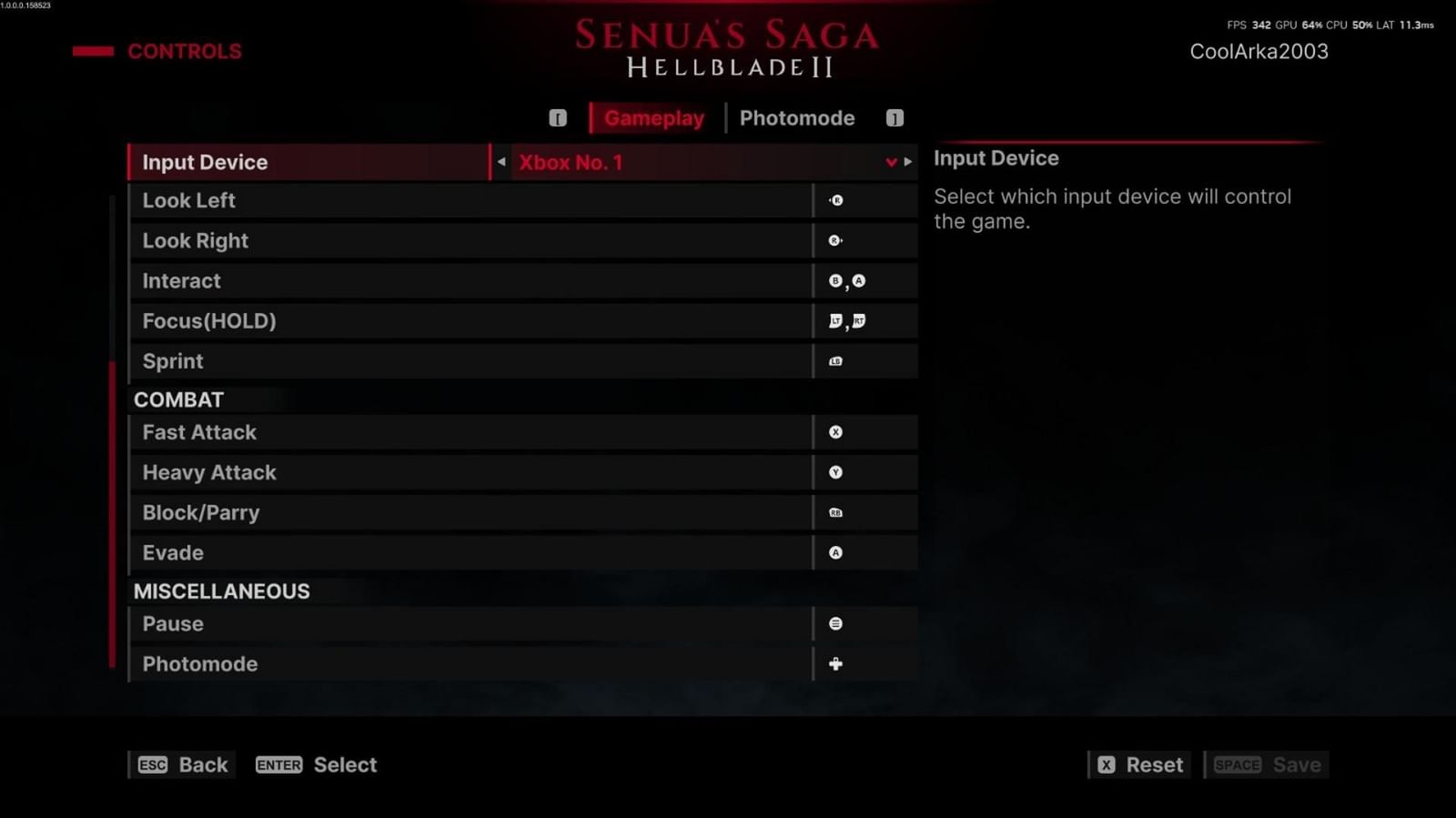Click the Reset control bindings button
Image resolution: width=1456 pixels, height=818 pixels.
[x=1139, y=764]
